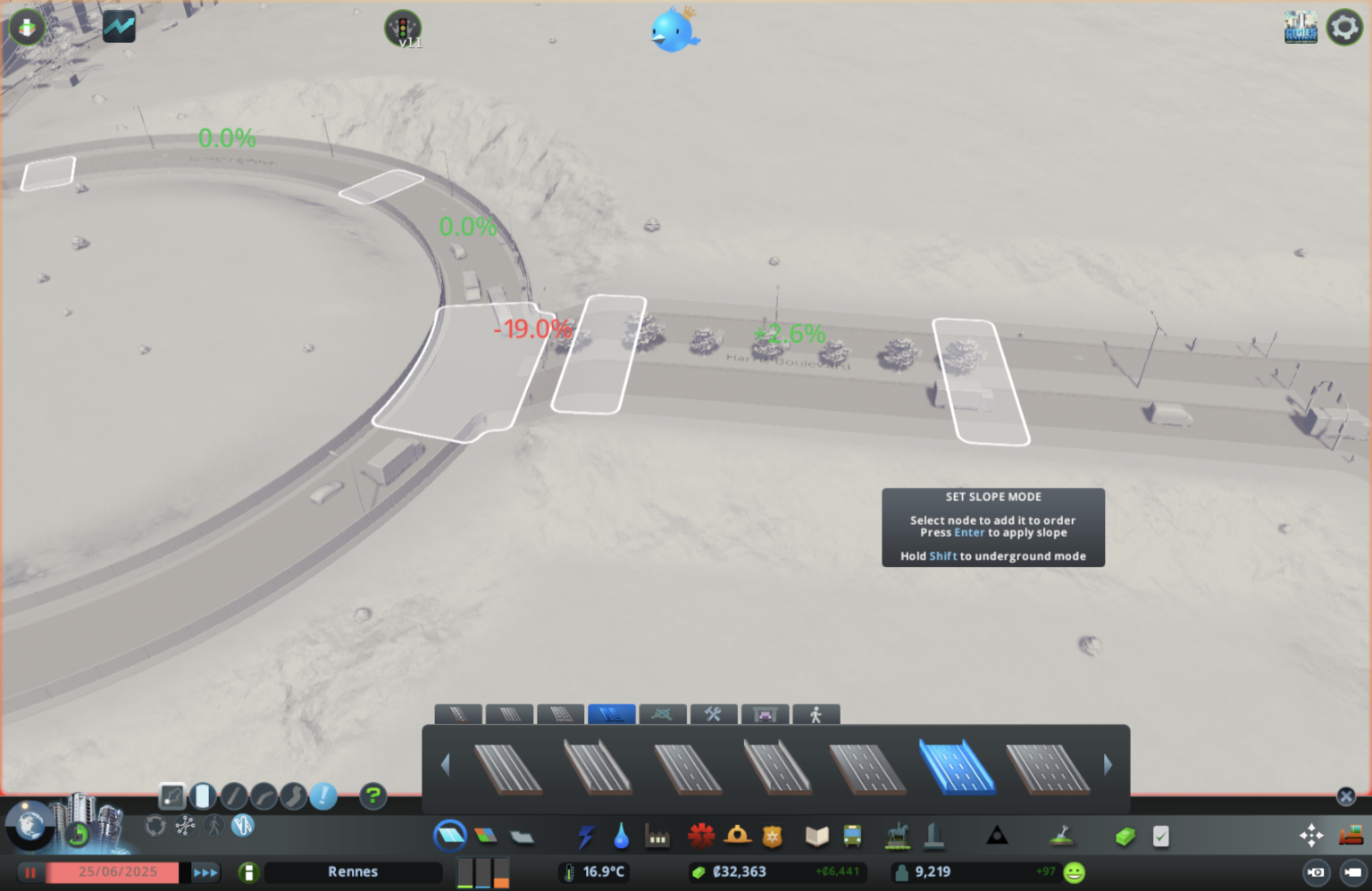Click the red date progress bar

(116, 872)
